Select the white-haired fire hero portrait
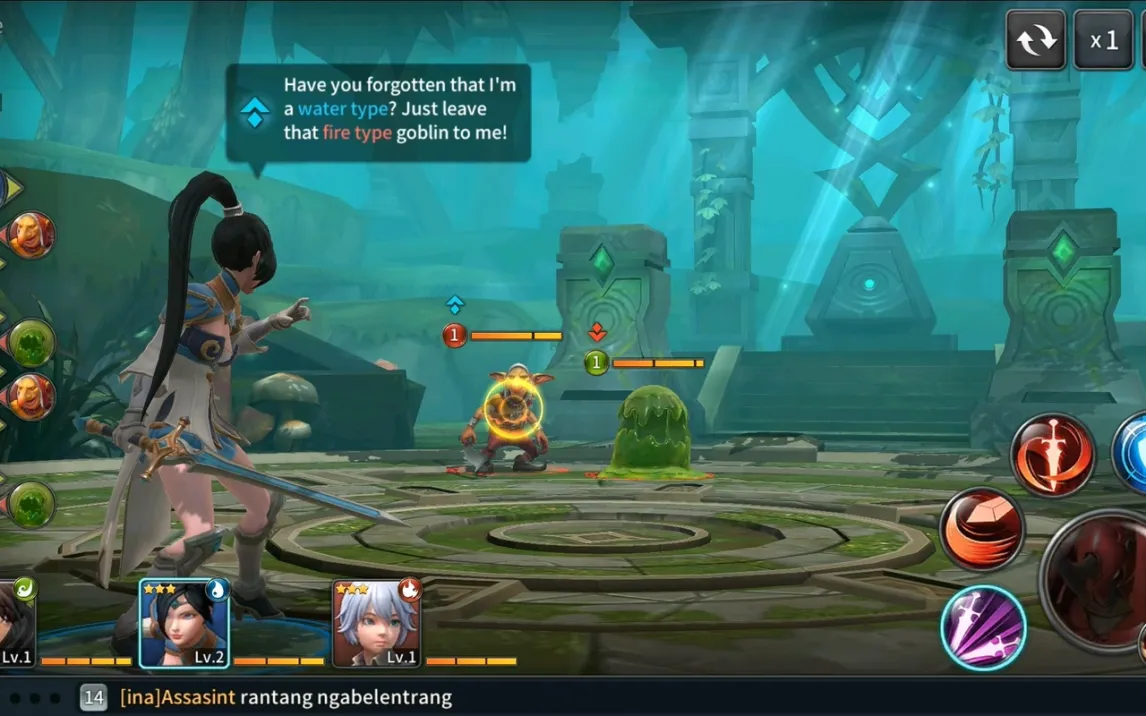This screenshot has height=716, width=1146. point(377,623)
